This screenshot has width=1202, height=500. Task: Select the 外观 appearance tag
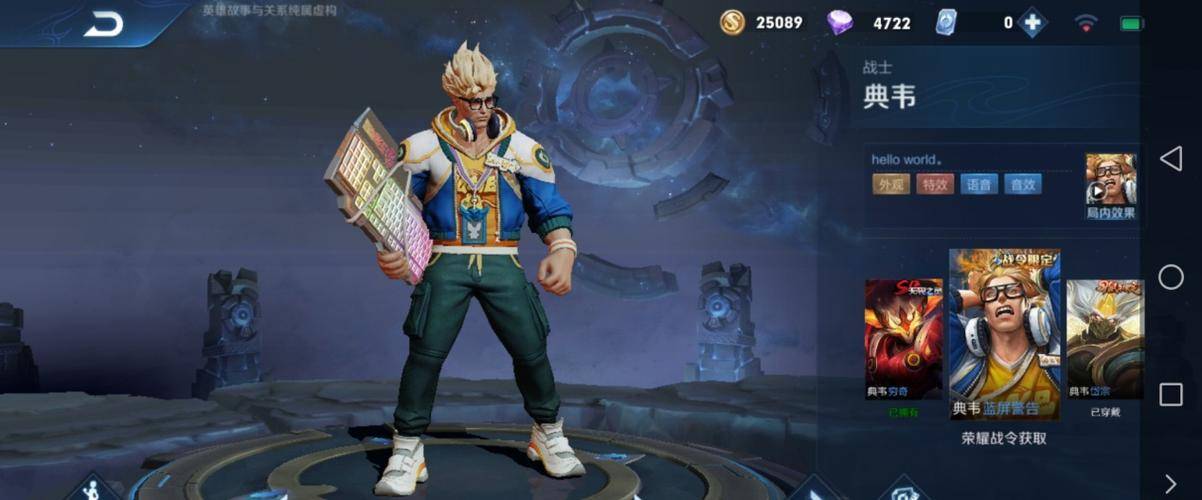click(x=890, y=184)
